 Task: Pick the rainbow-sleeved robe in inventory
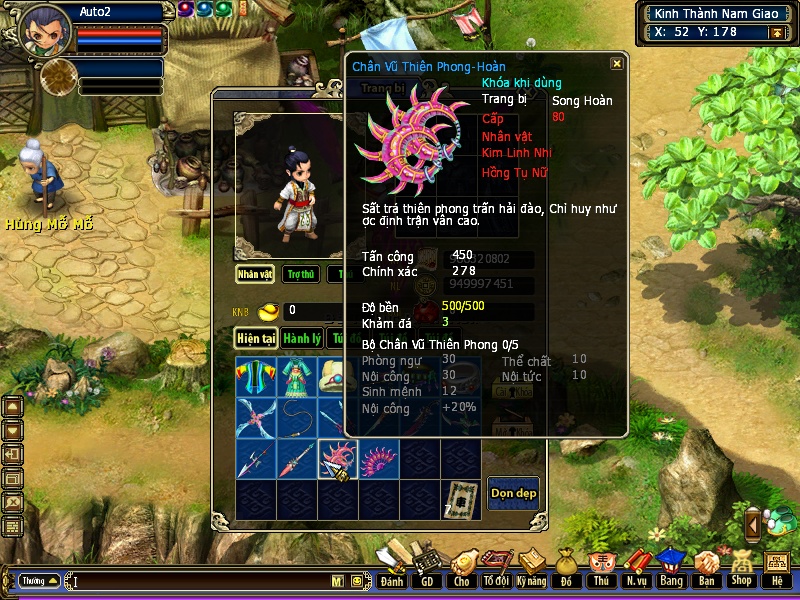click(255, 377)
